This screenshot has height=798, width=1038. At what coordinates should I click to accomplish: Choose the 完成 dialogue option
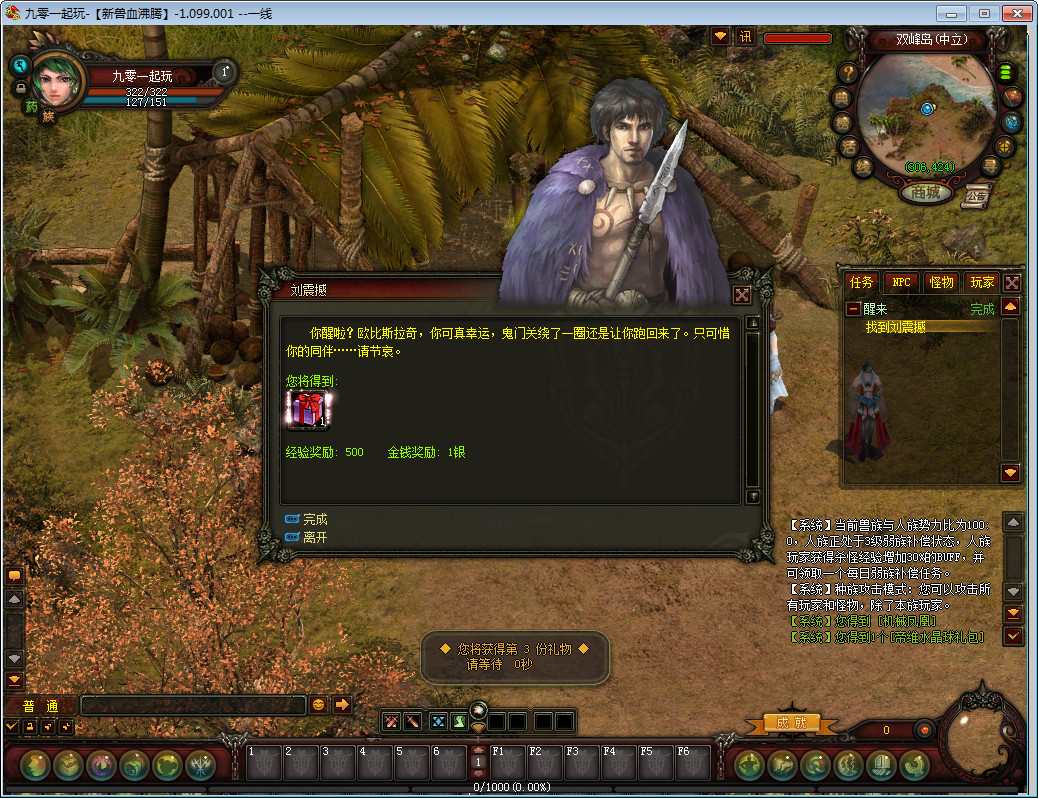[x=314, y=519]
